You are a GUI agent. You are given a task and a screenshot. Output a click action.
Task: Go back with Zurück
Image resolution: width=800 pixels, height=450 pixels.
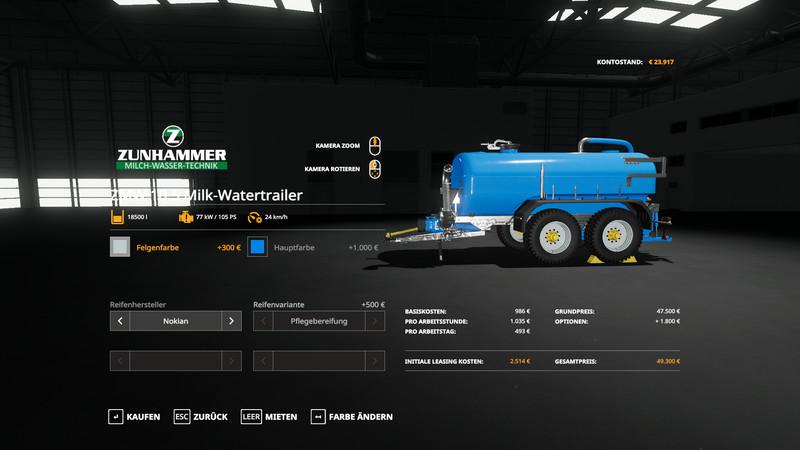(201, 416)
